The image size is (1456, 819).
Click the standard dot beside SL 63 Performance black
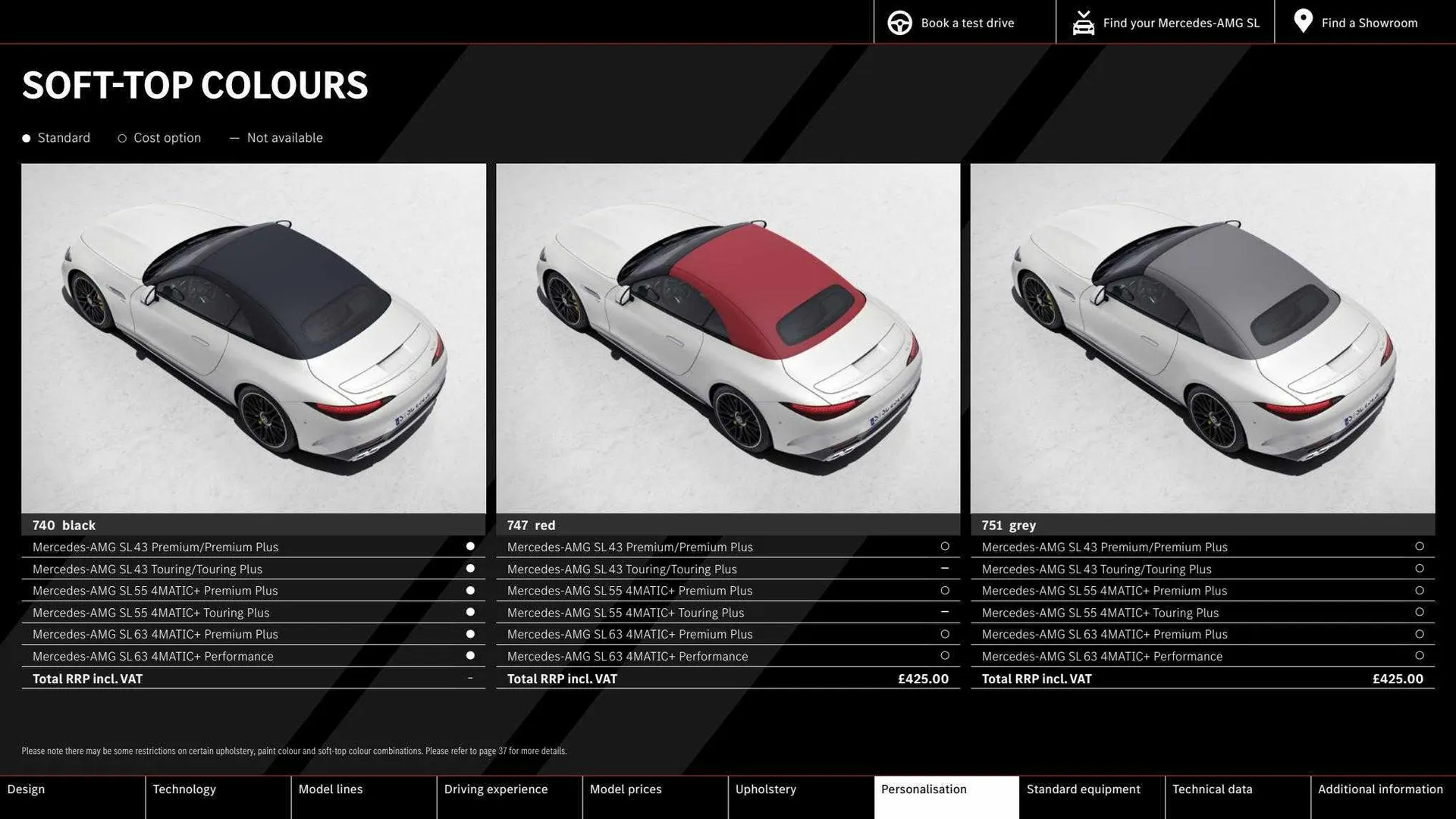coord(470,655)
